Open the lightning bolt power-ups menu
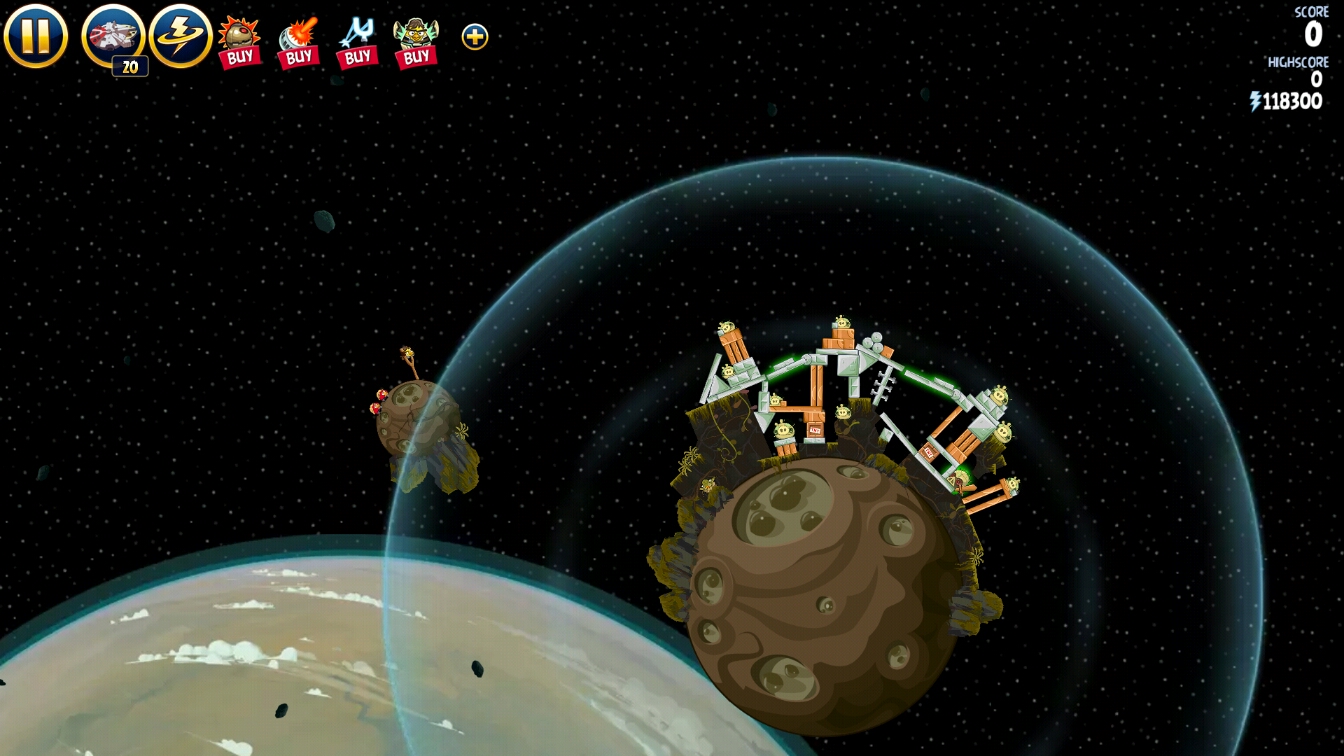The image size is (1344, 756). coord(181,36)
